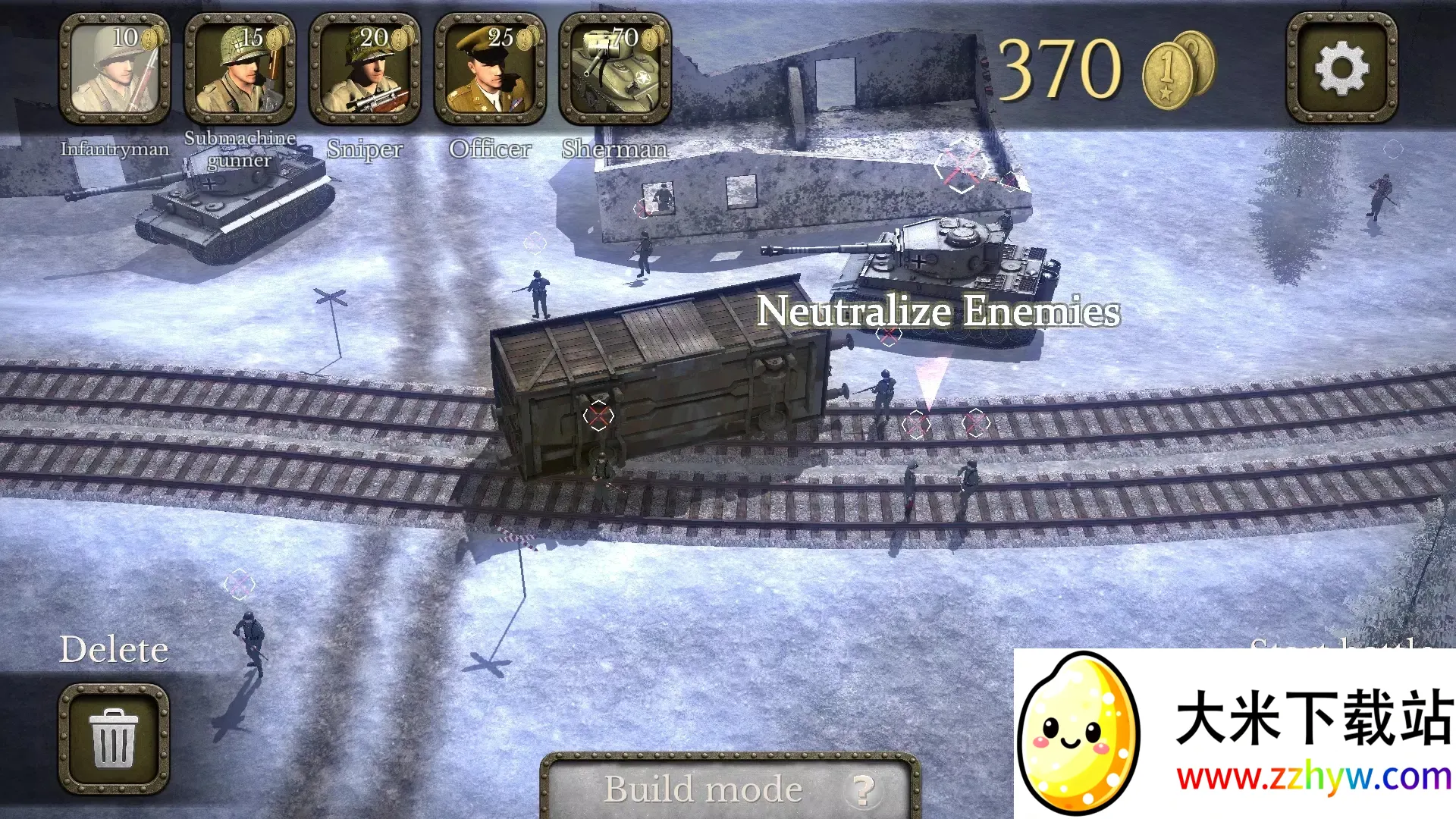Viewport: 1456px width, 819px height.
Task: Click the trash can Delete button
Action: click(x=114, y=738)
